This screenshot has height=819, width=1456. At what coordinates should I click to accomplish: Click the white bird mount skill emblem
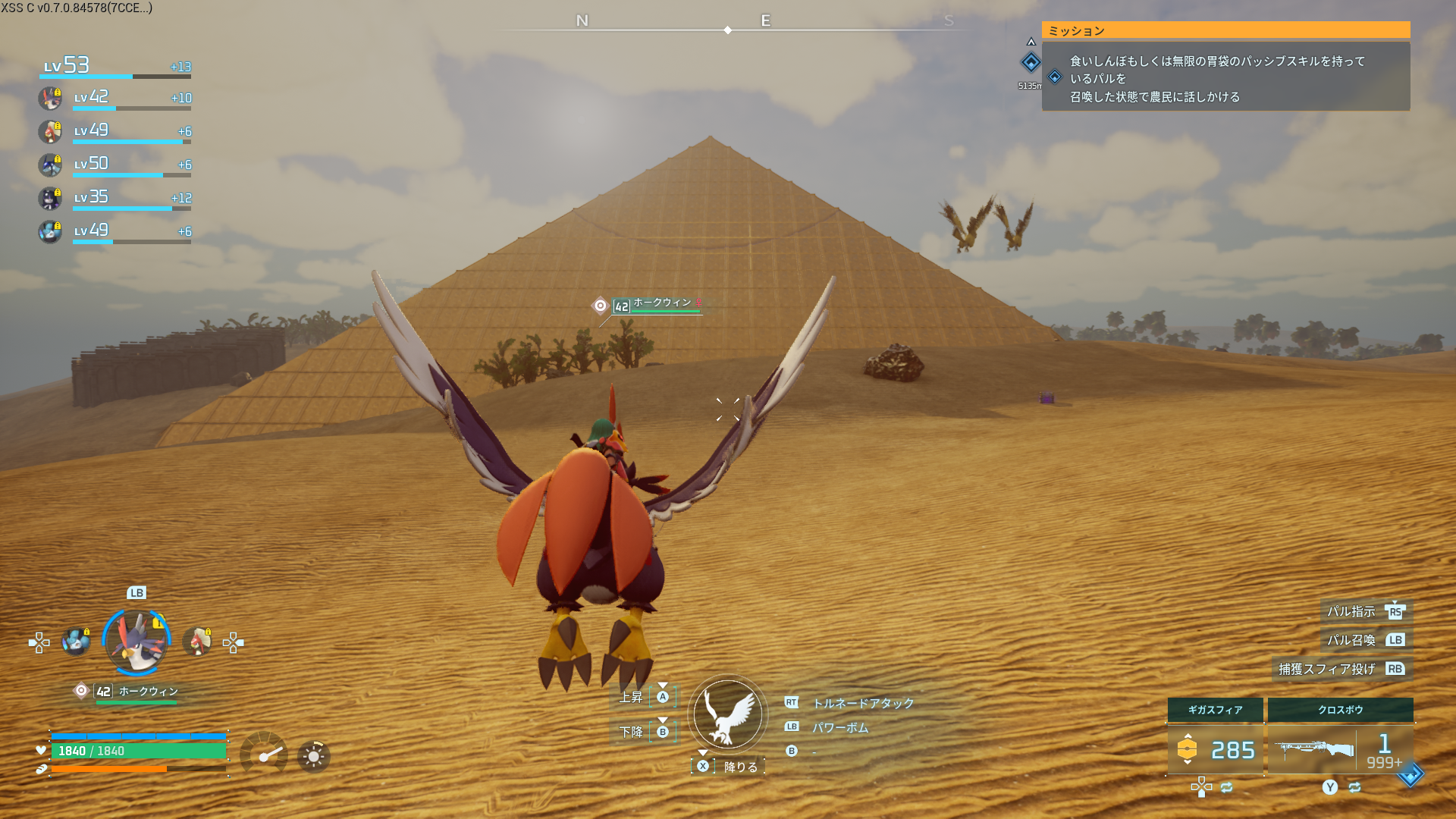pos(728,714)
